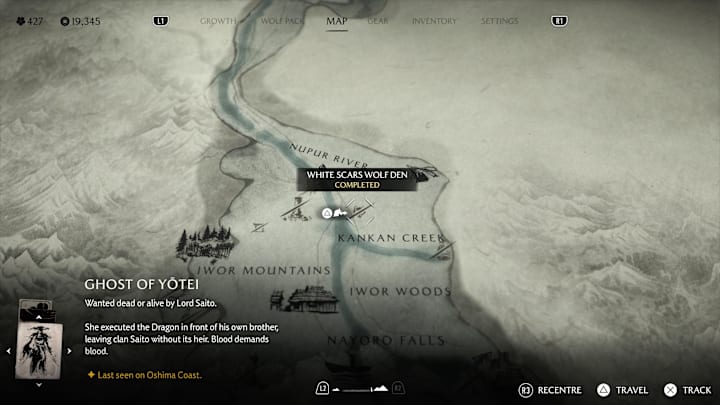720x405 pixels.
Task: Choose the Recentre map option
Action: pyautogui.click(x=550, y=390)
